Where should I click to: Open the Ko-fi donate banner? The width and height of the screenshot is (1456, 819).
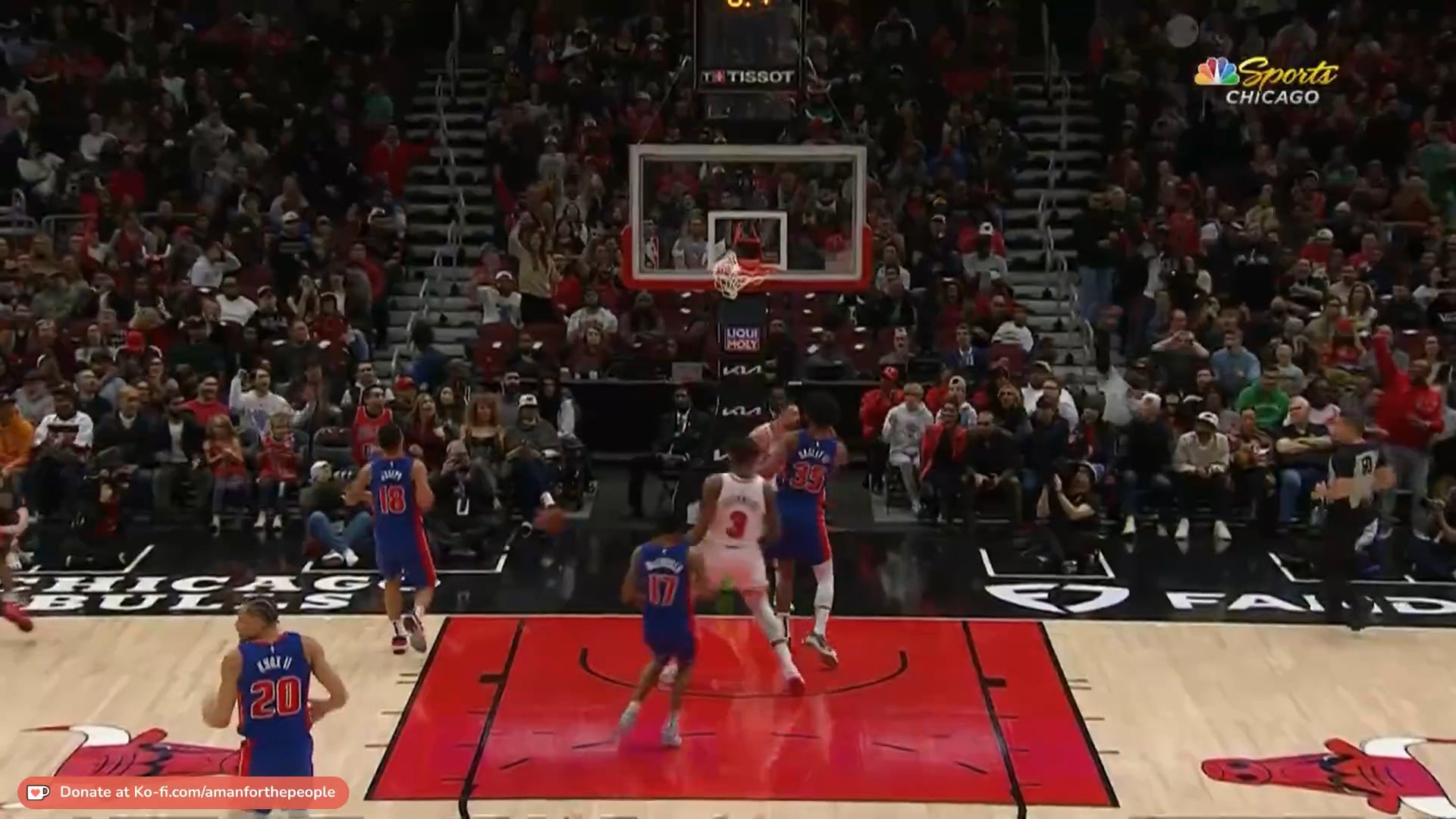point(184,792)
